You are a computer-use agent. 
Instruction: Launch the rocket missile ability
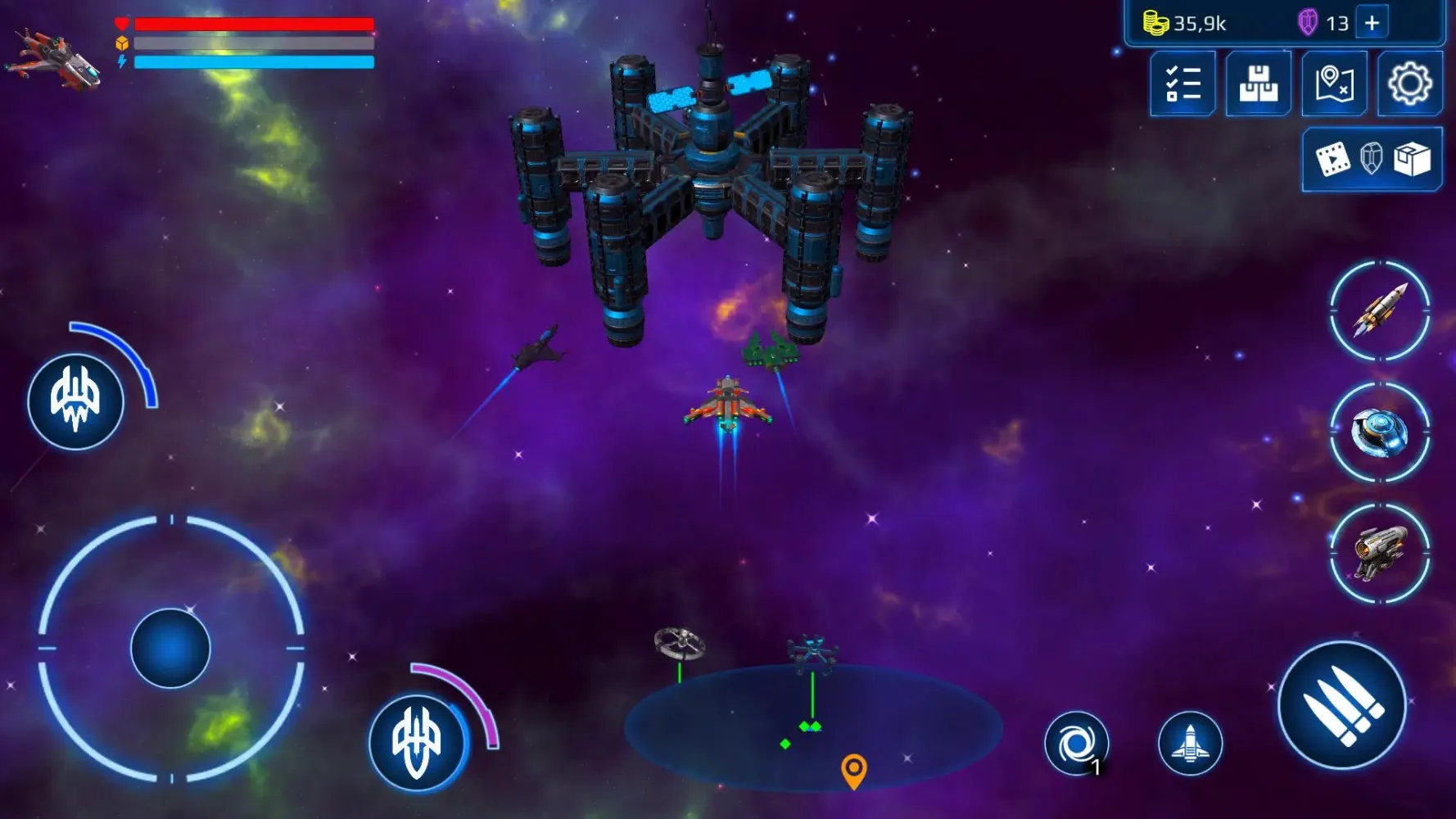point(1380,310)
